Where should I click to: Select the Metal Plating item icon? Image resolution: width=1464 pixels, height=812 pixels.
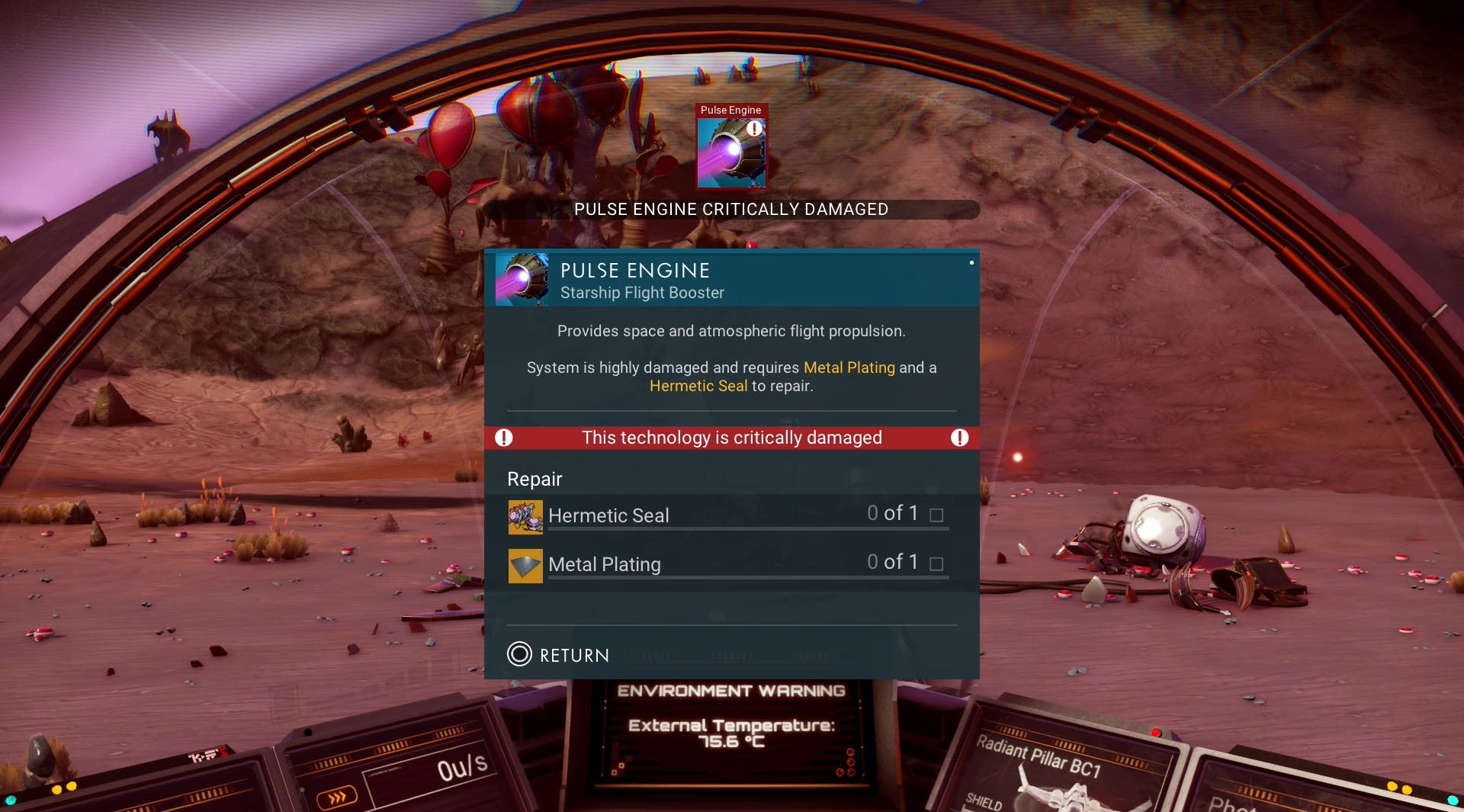525,565
